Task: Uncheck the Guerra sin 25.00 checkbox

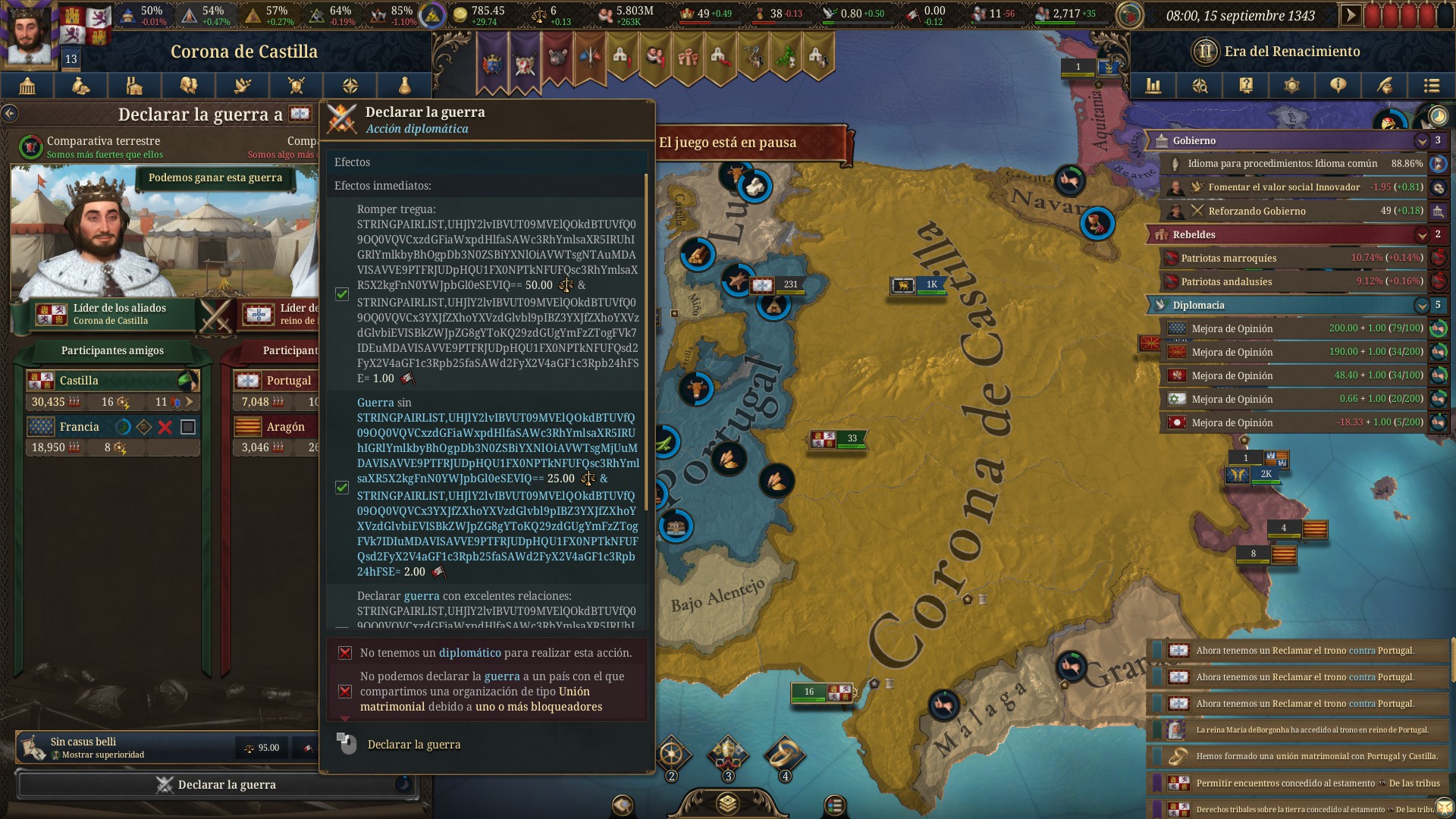Action: click(x=340, y=488)
